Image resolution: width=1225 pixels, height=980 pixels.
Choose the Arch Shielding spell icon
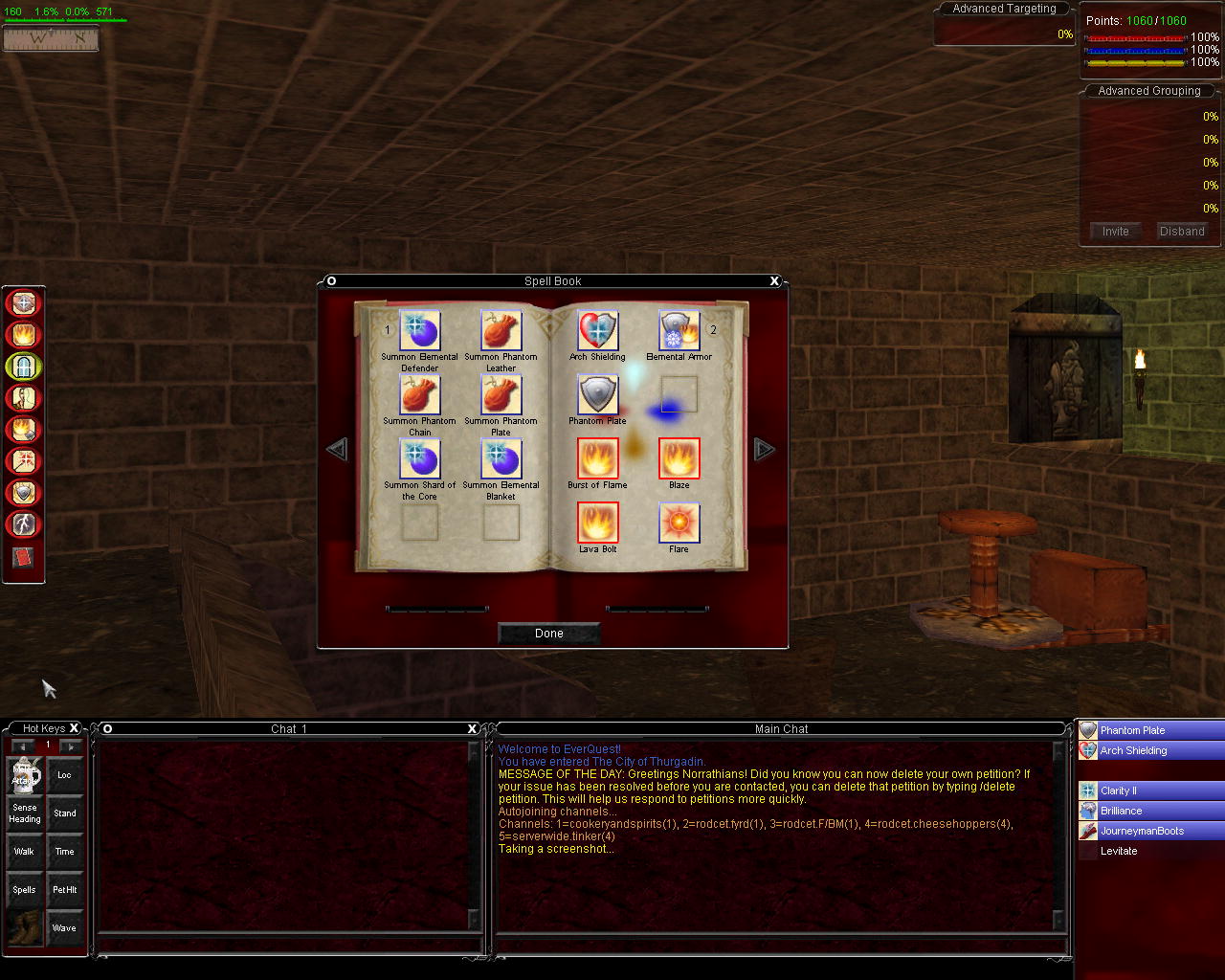tap(597, 331)
